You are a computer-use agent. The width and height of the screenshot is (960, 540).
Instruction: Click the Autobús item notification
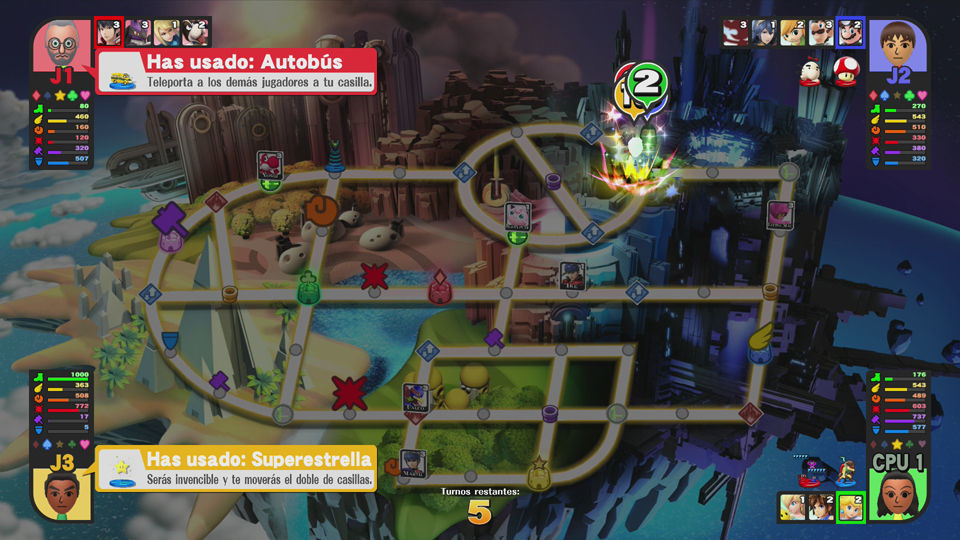(x=237, y=71)
